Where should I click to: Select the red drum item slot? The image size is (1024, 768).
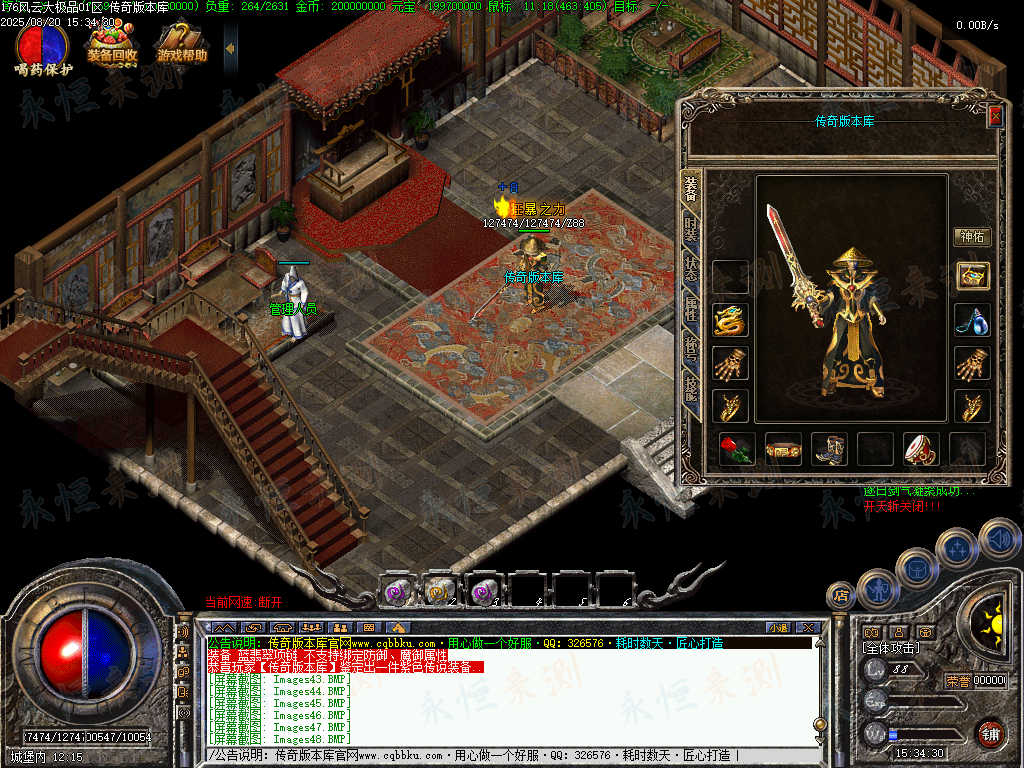pyautogui.click(x=921, y=449)
